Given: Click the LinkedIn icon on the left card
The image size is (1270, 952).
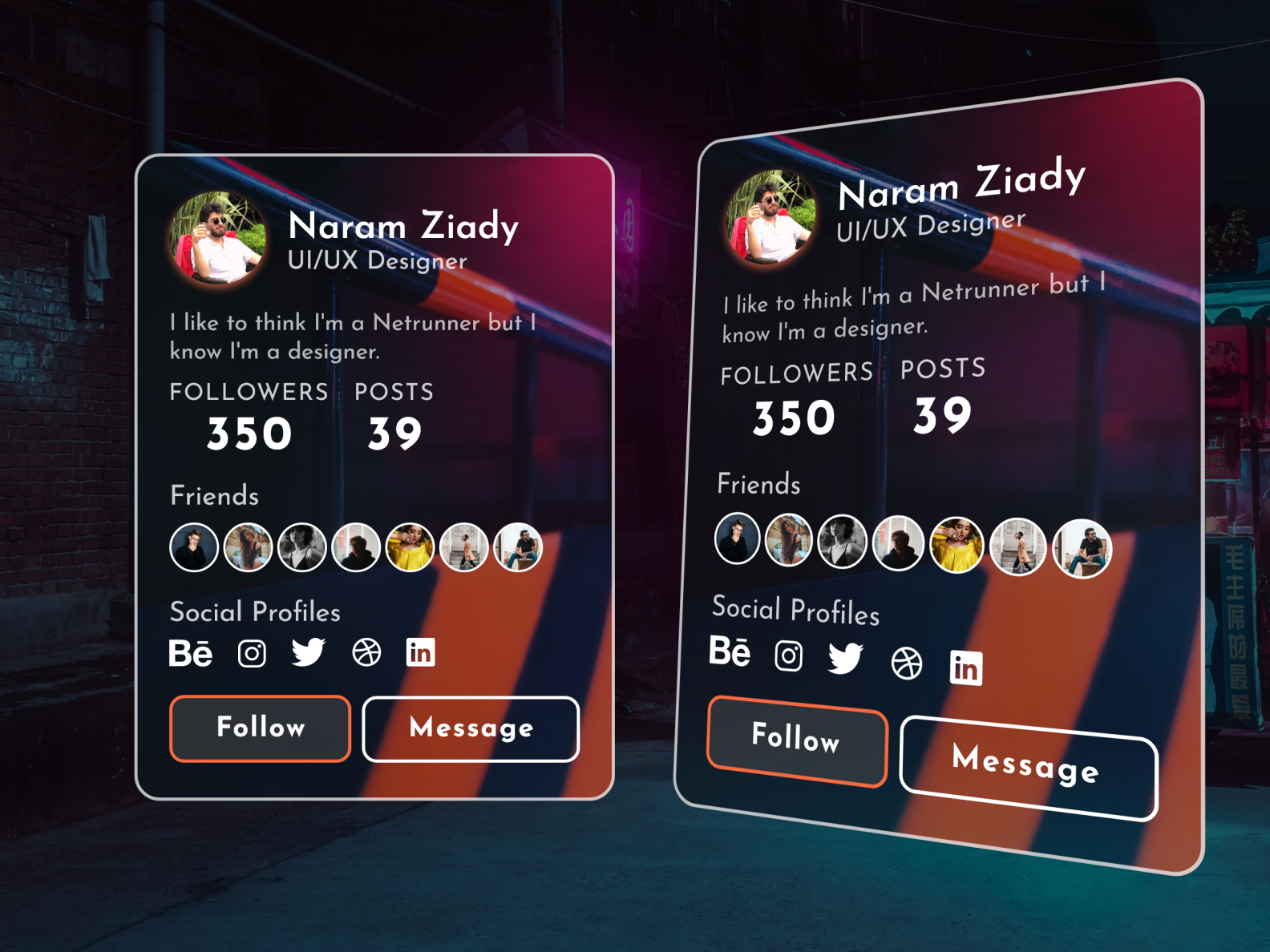Looking at the screenshot, I should (x=421, y=652).
